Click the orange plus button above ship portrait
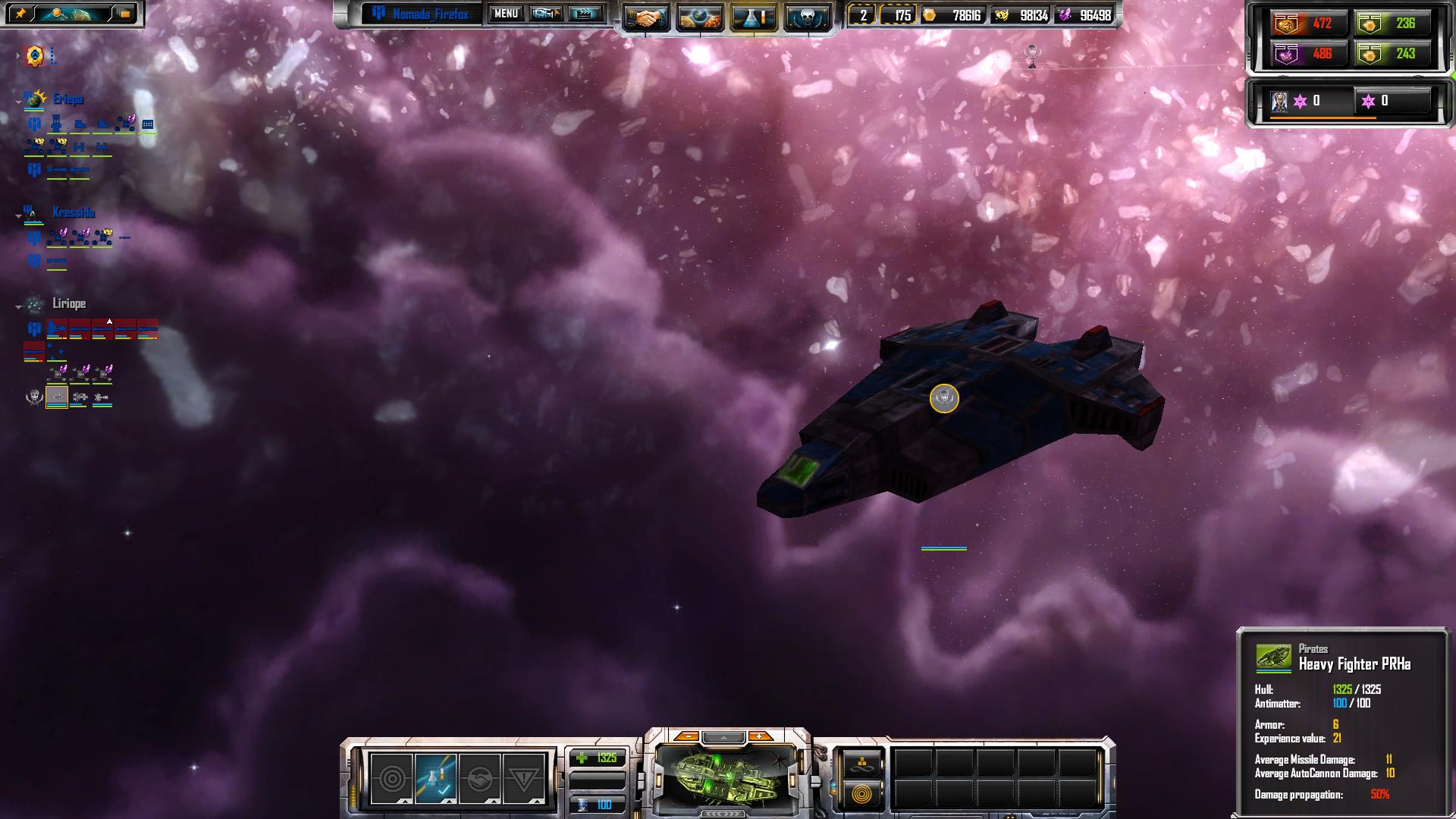The image size is (1456, 819). pos(759,736)
